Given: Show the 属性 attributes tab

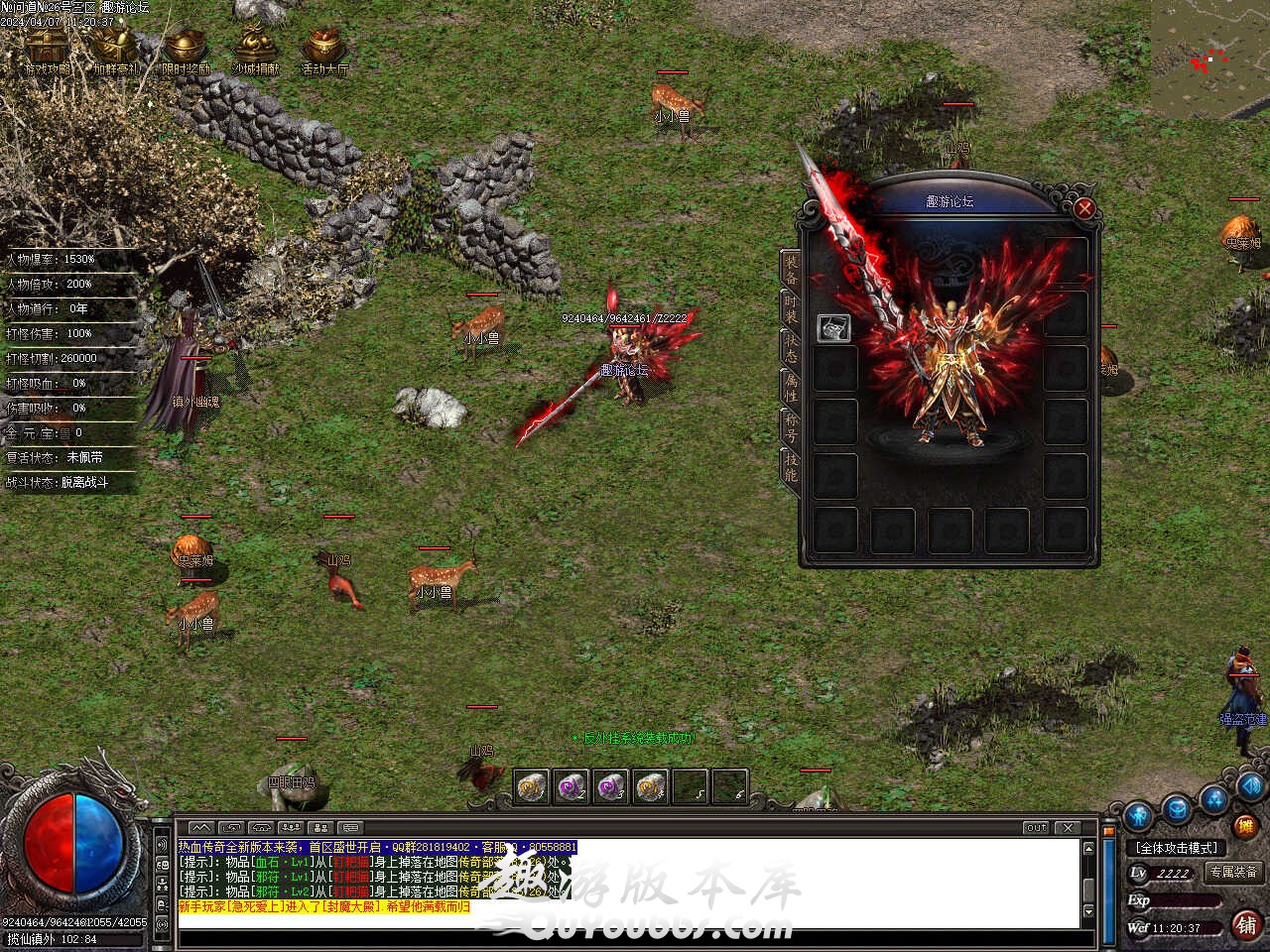Looking at the screenshot, I should click(x=791, y=388).
